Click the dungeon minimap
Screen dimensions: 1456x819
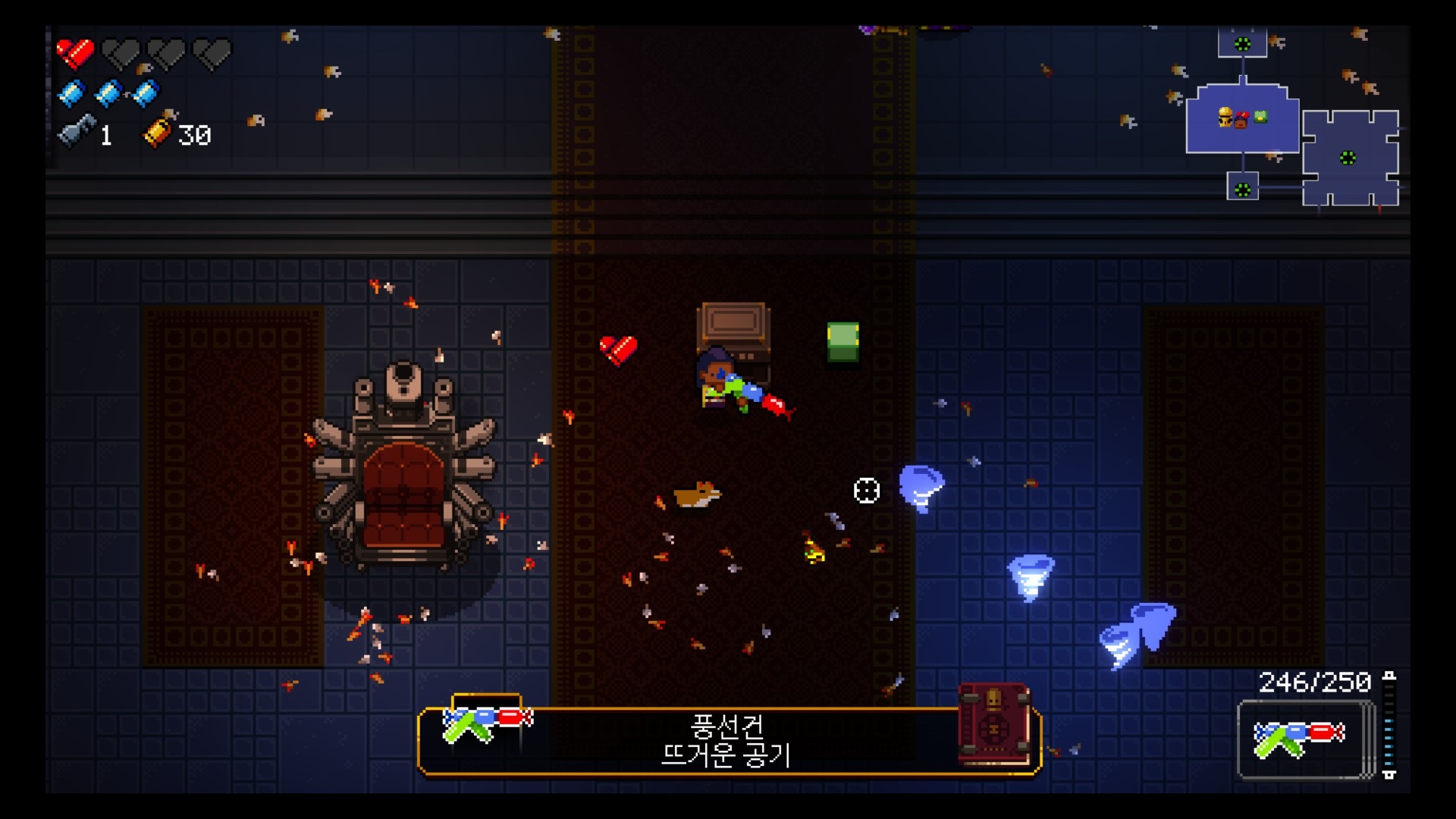1293,121
